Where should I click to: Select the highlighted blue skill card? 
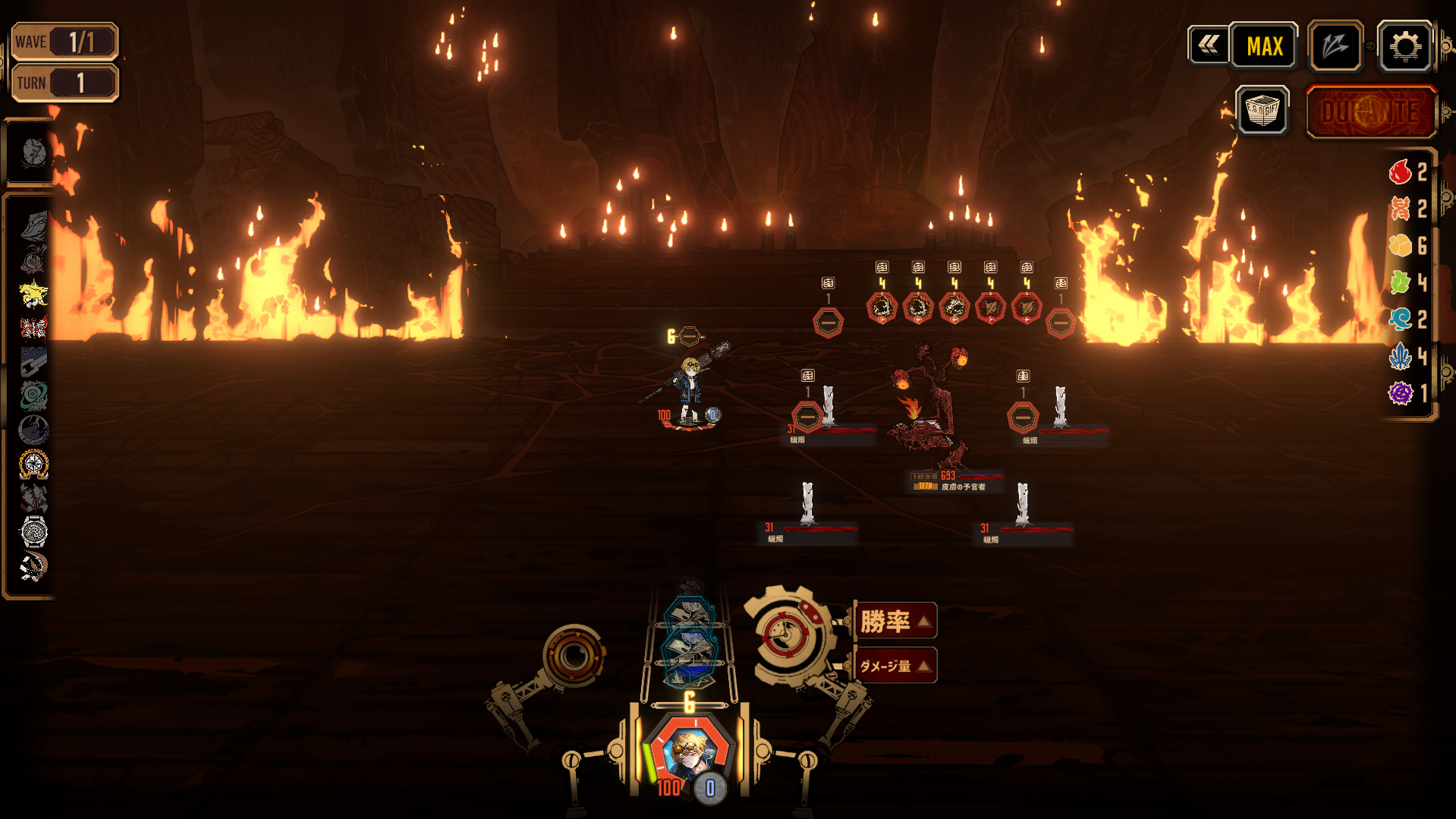(690, 650)
